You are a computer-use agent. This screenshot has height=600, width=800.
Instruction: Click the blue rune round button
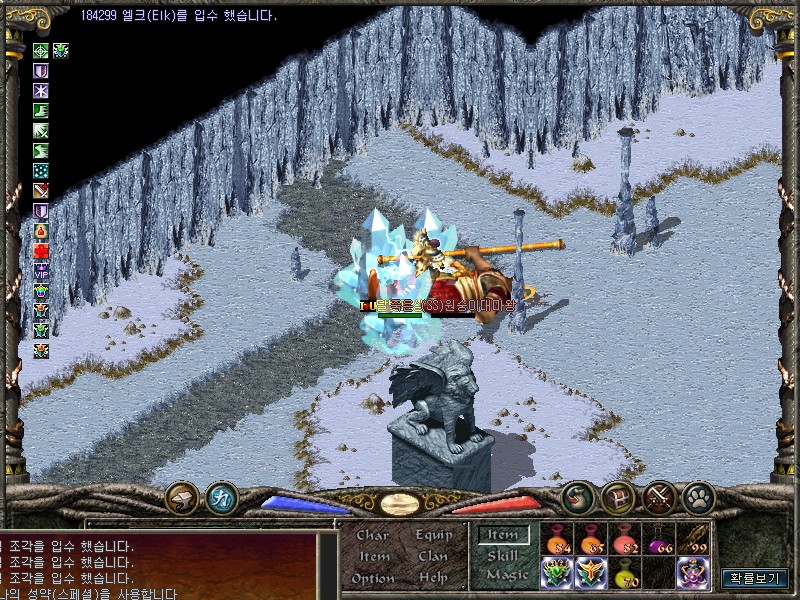(x=221, y=497)
